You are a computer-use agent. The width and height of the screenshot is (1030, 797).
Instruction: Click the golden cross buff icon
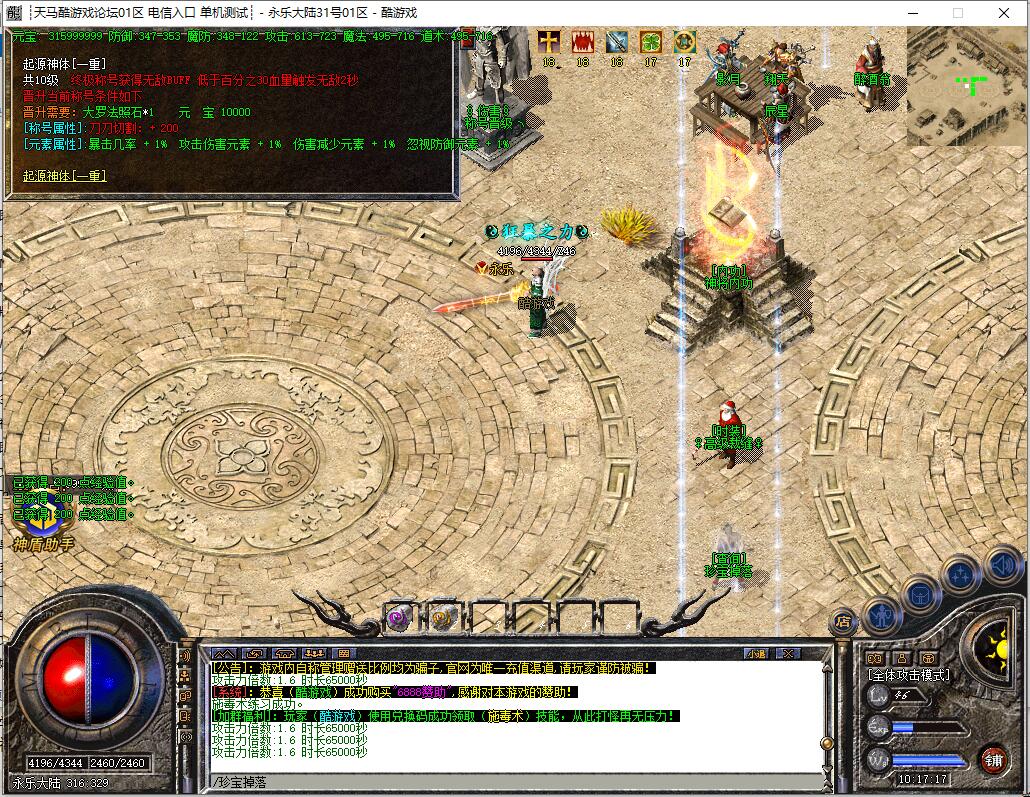click(549, 42)
